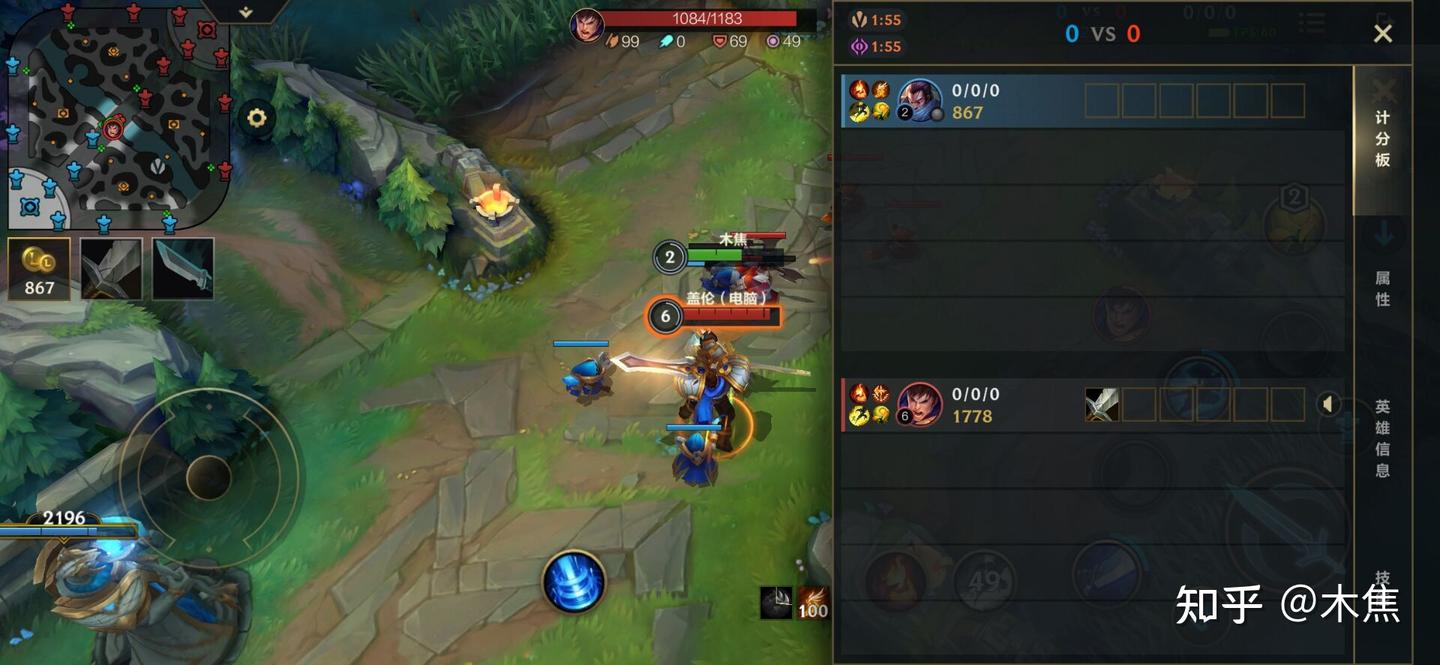1440x665 pixels.
Task: Toggle the speaker icon on the enemy row
Action: [x=1328, y=404]
